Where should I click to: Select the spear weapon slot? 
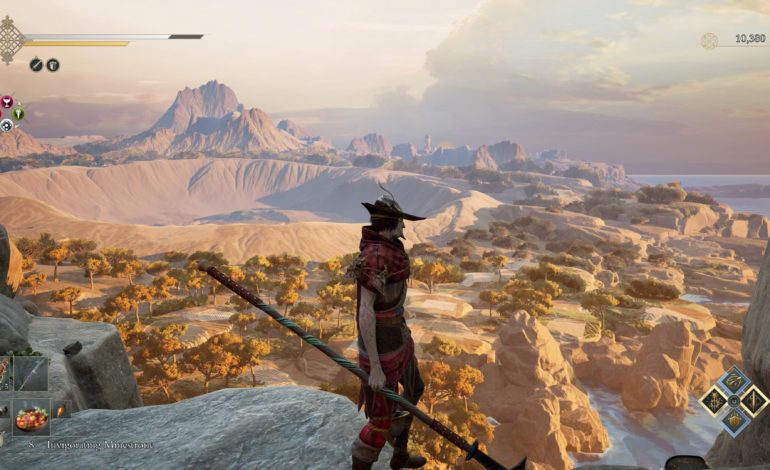pos(31,373)
